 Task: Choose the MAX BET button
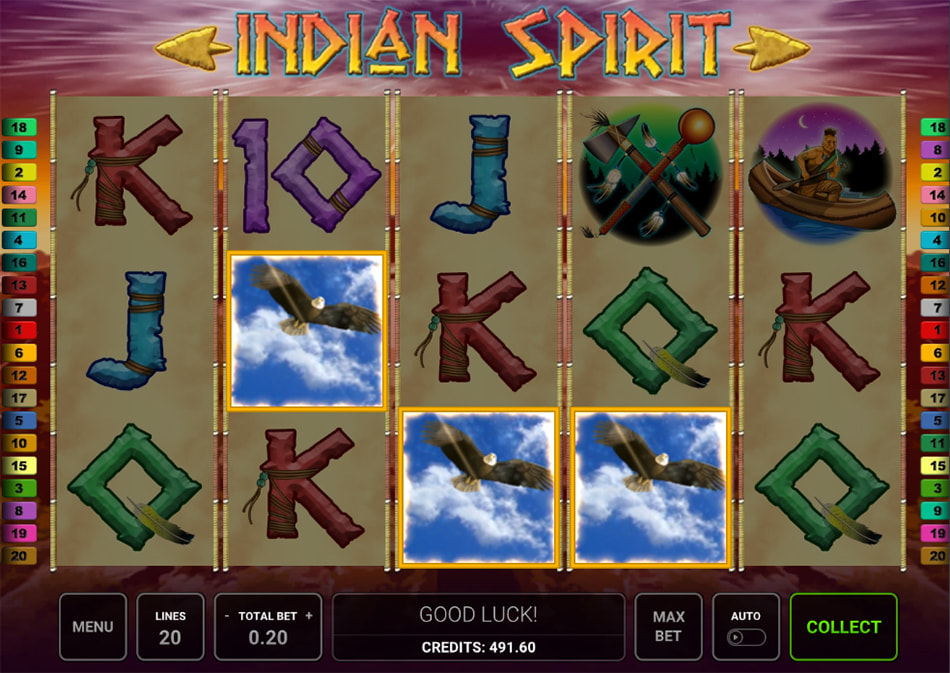668,627
